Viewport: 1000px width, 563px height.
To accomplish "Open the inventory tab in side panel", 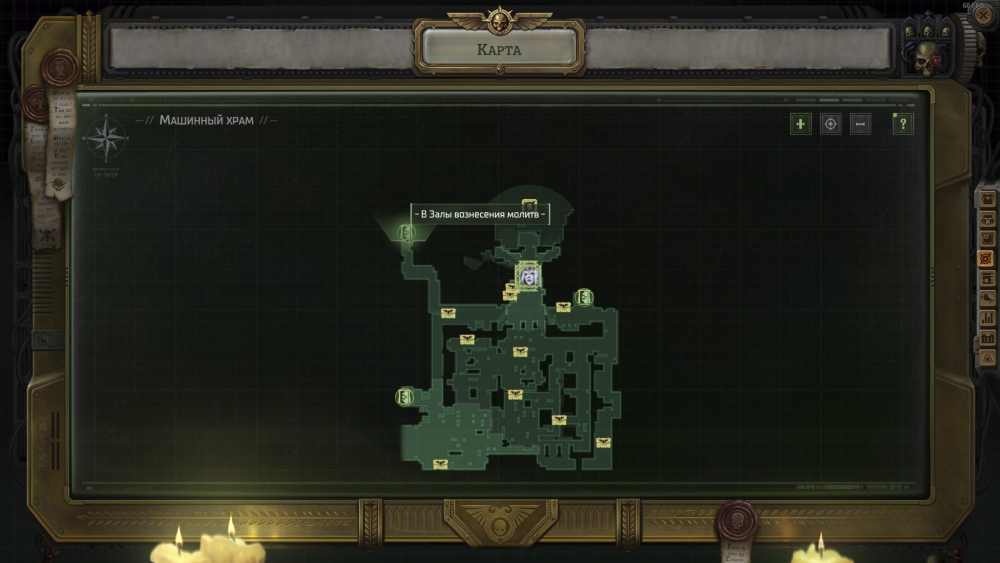I will (x=987, y=199).
